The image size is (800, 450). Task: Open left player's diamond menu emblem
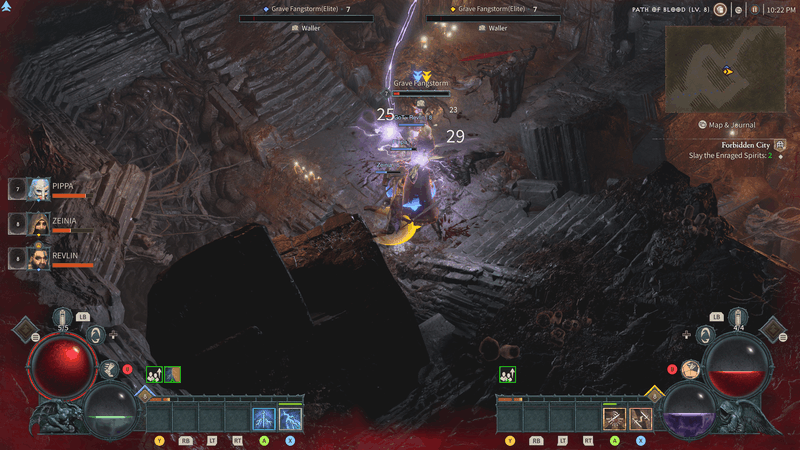pyautogui.click(x=24, y=330)
